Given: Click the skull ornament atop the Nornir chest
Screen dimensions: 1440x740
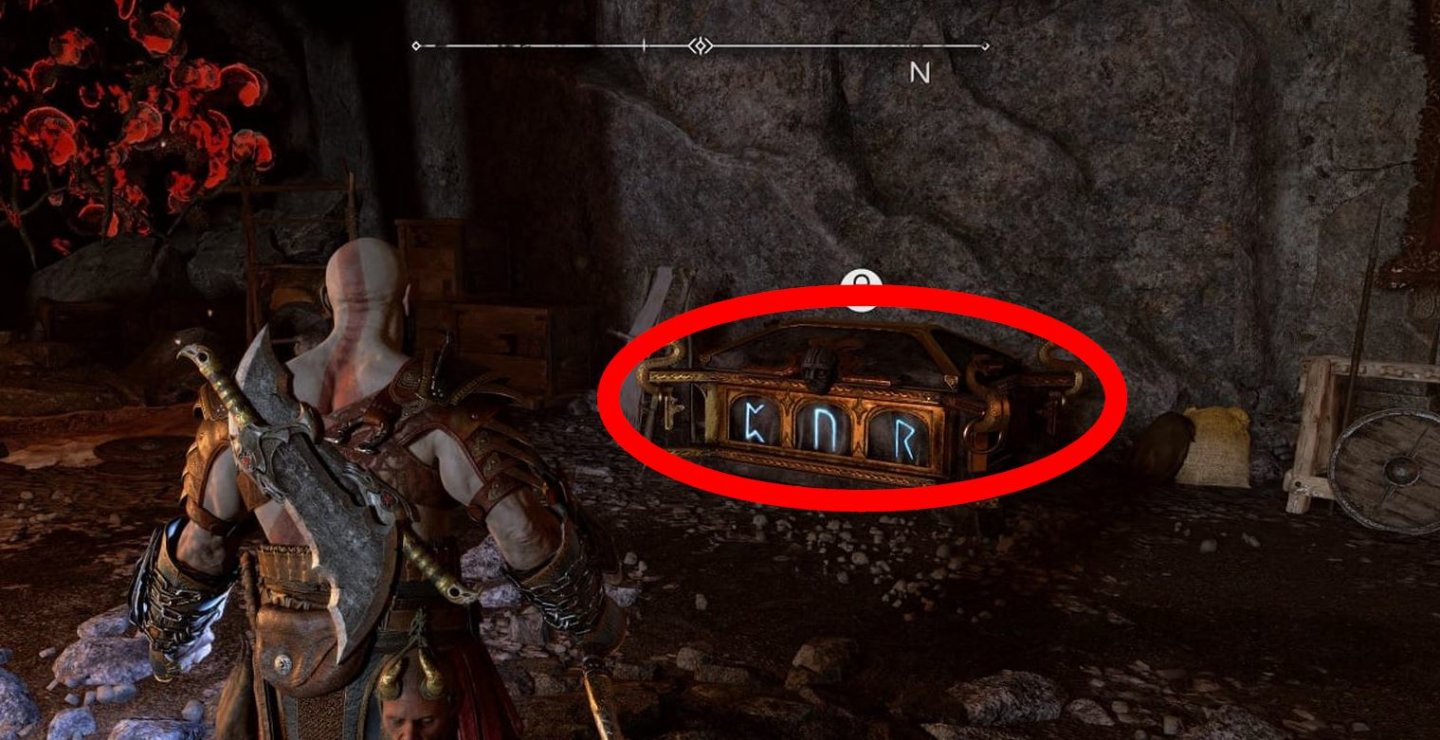Looking at the screenshot, I should point(815,370).
